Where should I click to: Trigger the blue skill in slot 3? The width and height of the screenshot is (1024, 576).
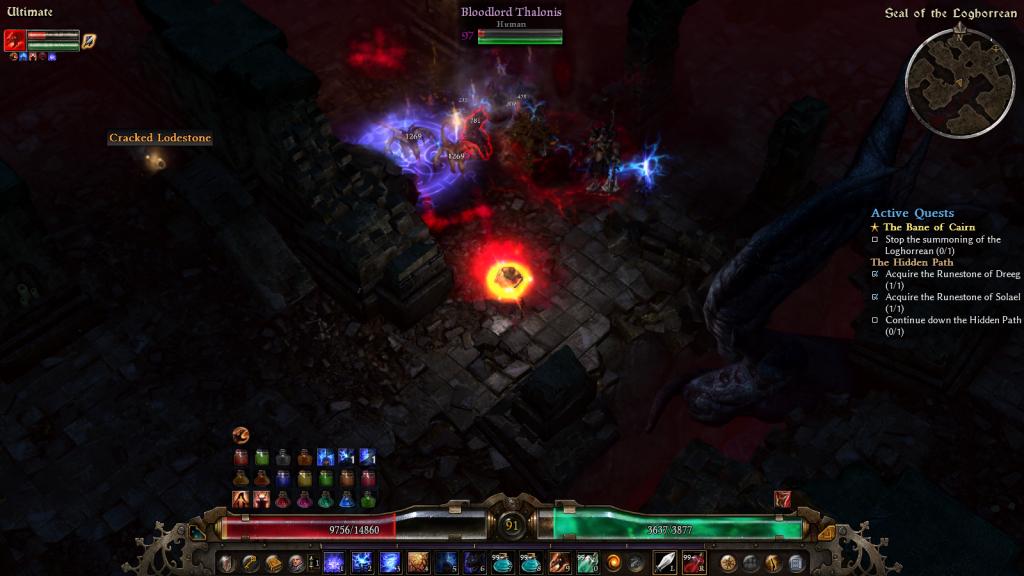tap(390, 563)
